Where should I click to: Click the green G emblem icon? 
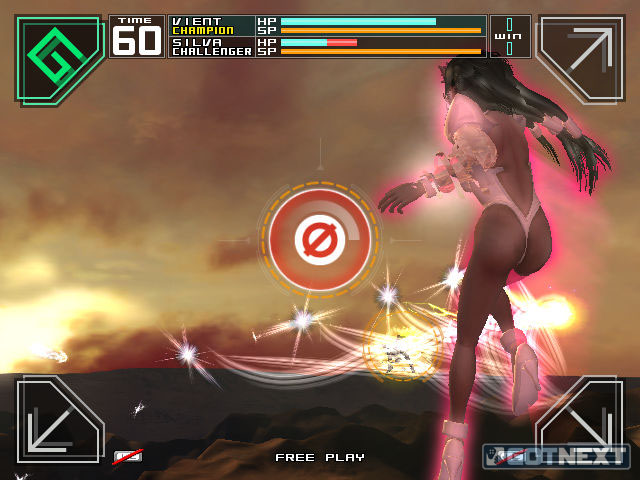click(x=58, y=58)
